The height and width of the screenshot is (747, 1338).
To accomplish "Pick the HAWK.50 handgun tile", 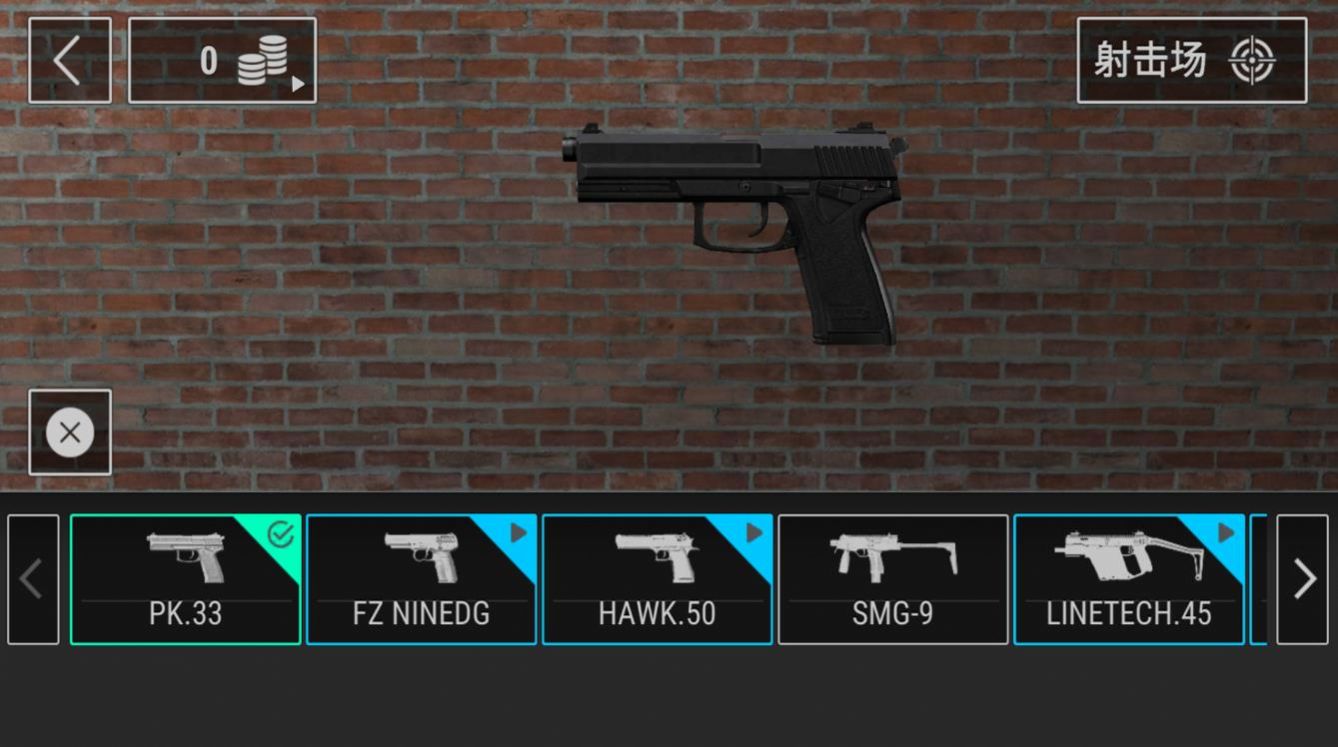I will [x=657, y=580].
